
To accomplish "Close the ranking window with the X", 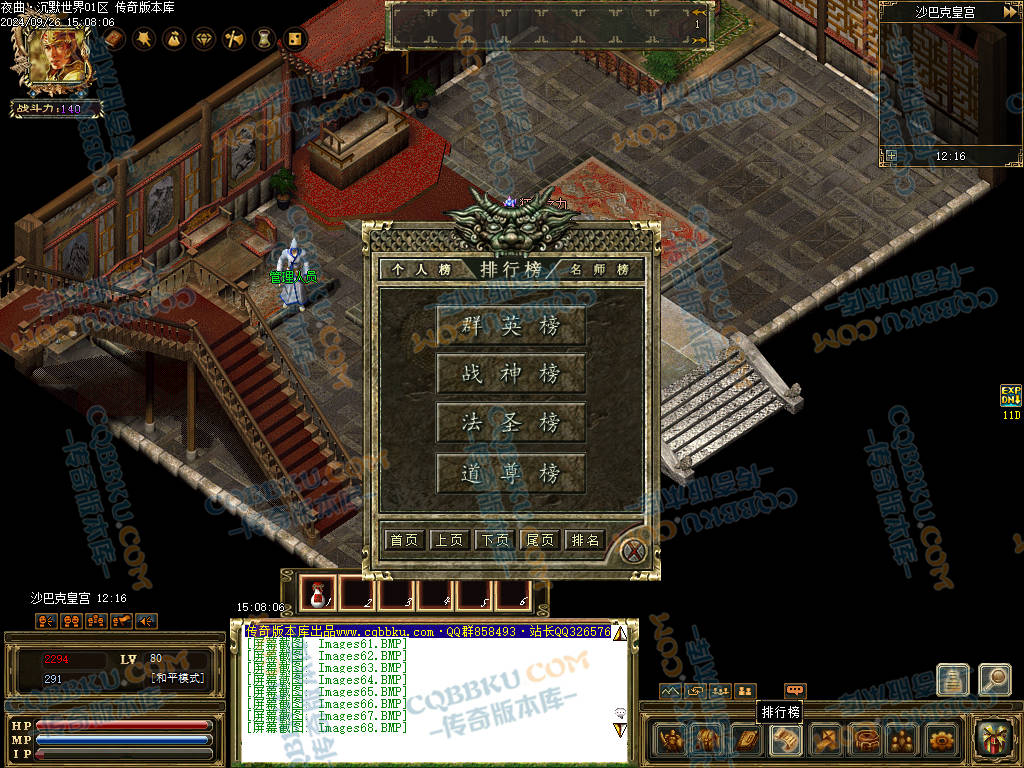I will (x=633, y=550).
